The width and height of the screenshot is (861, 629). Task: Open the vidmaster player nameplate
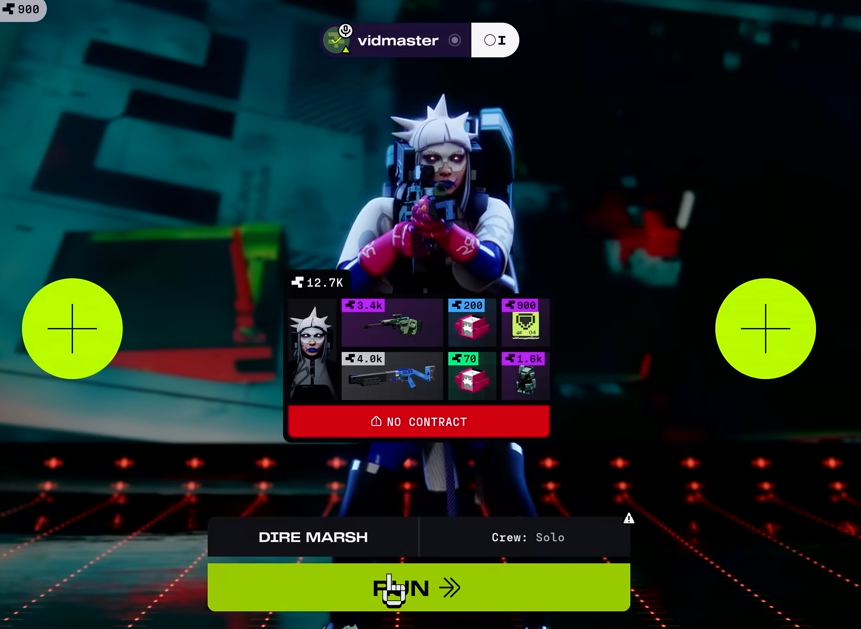coord(397,41)
